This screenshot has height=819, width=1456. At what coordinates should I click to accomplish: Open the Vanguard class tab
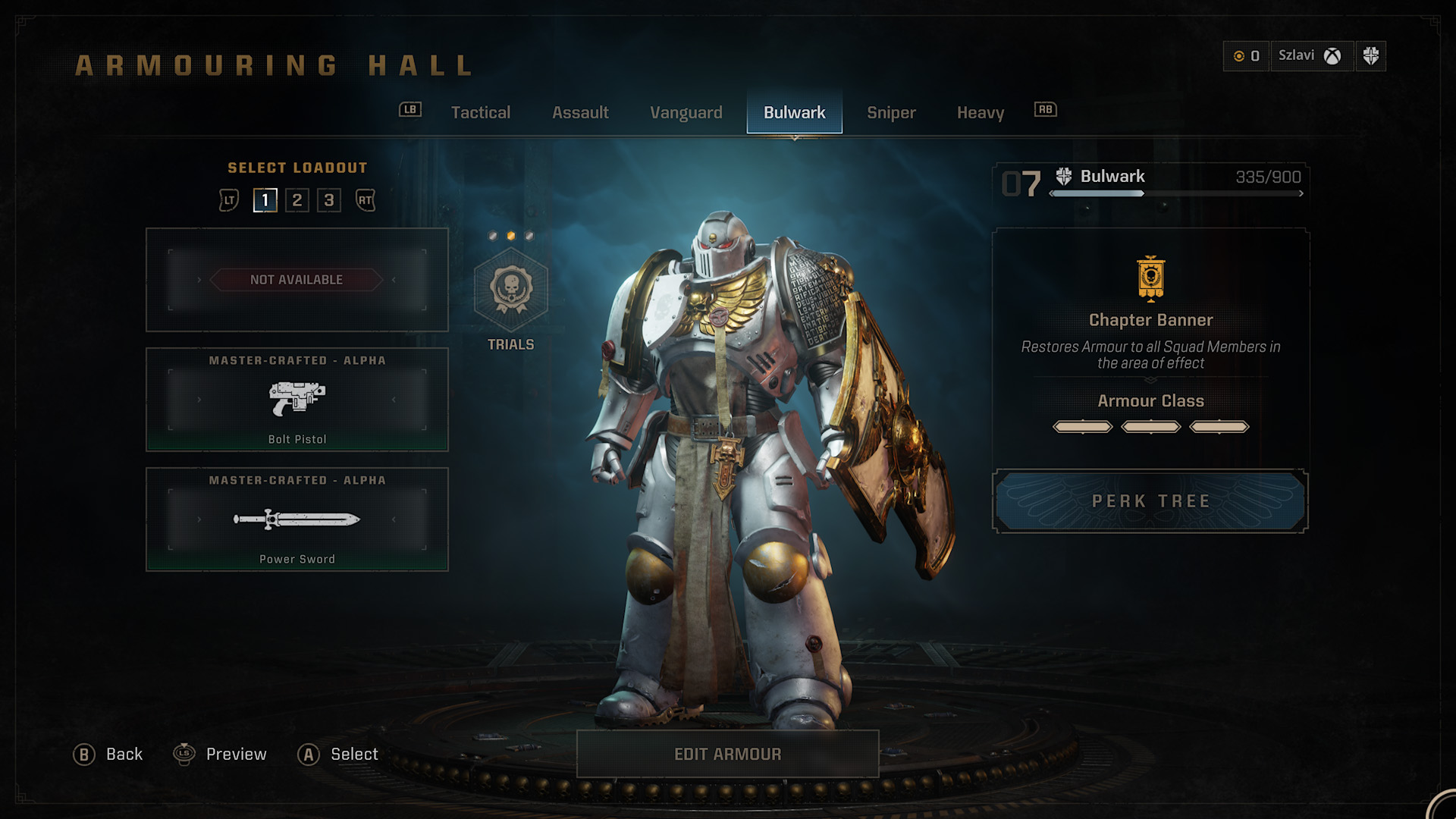686,113
